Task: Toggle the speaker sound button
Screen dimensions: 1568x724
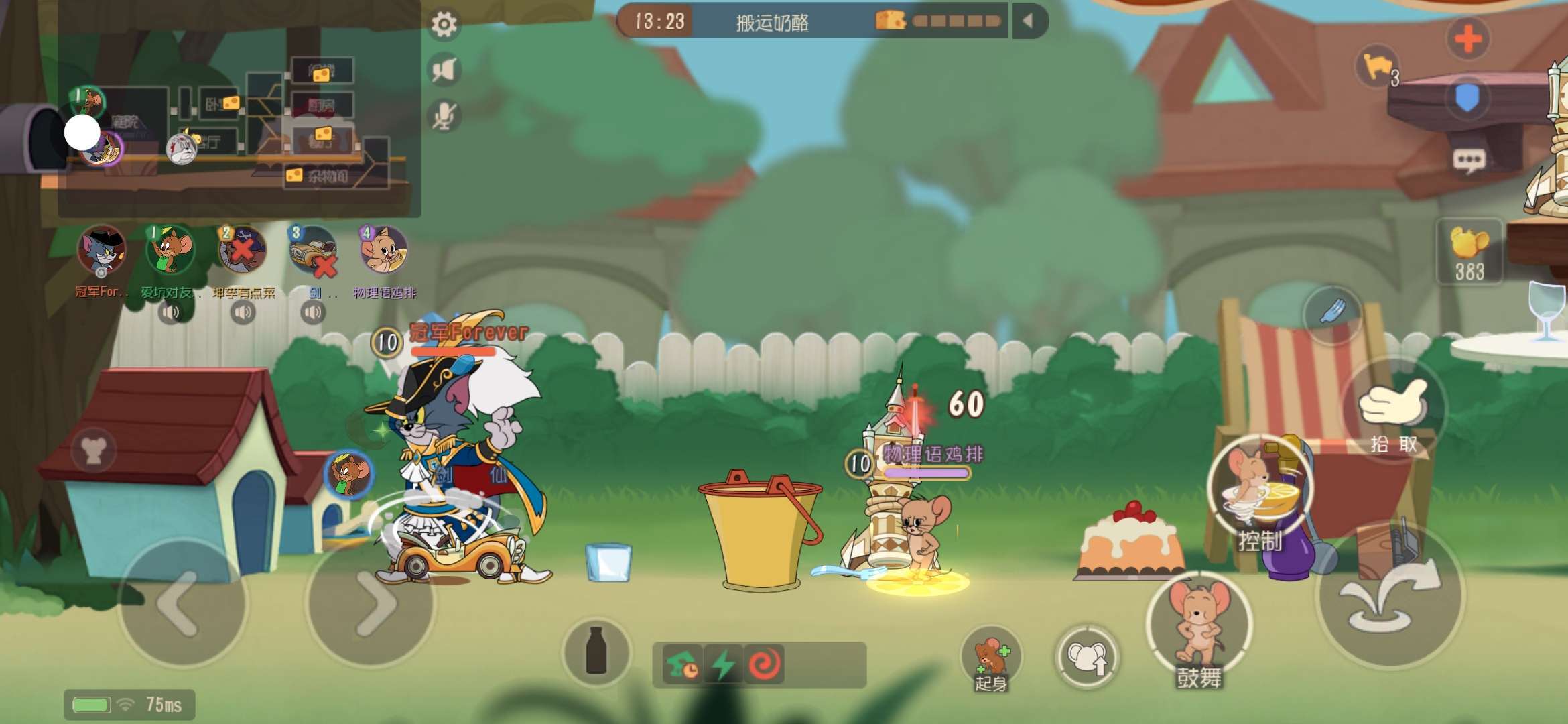Action: pyautogui.click(x=444, y=70)
